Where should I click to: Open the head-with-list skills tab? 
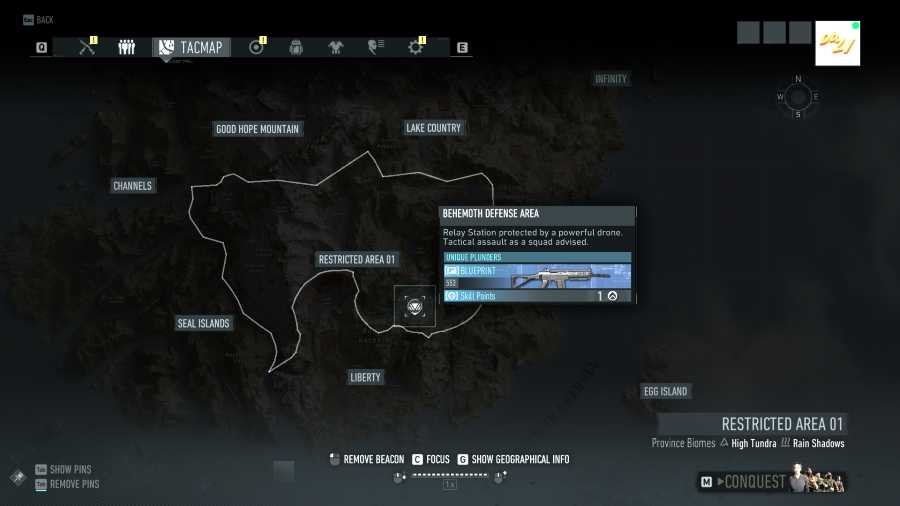(376, 47)
